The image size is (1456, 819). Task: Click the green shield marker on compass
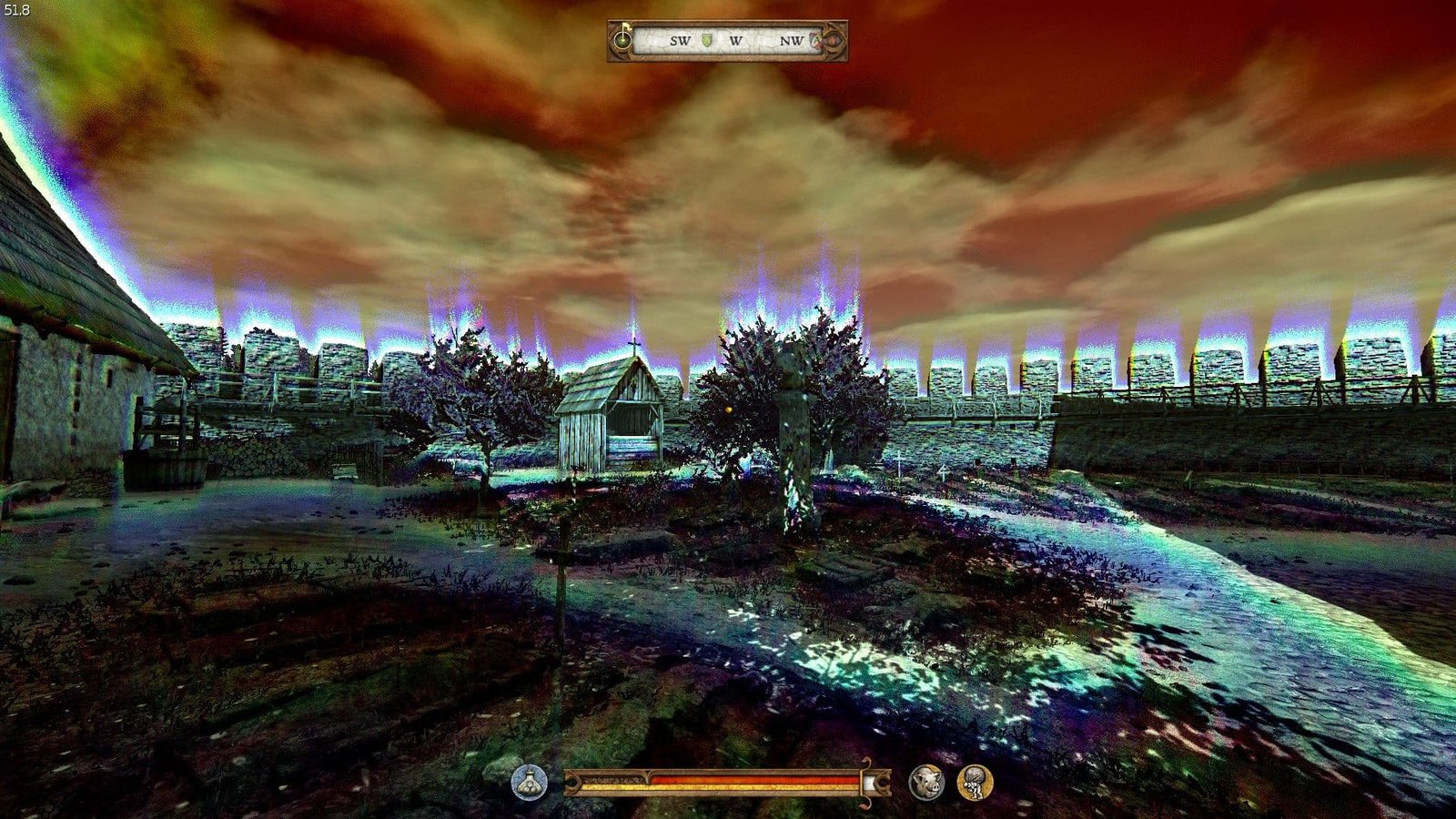pos(707,40)
